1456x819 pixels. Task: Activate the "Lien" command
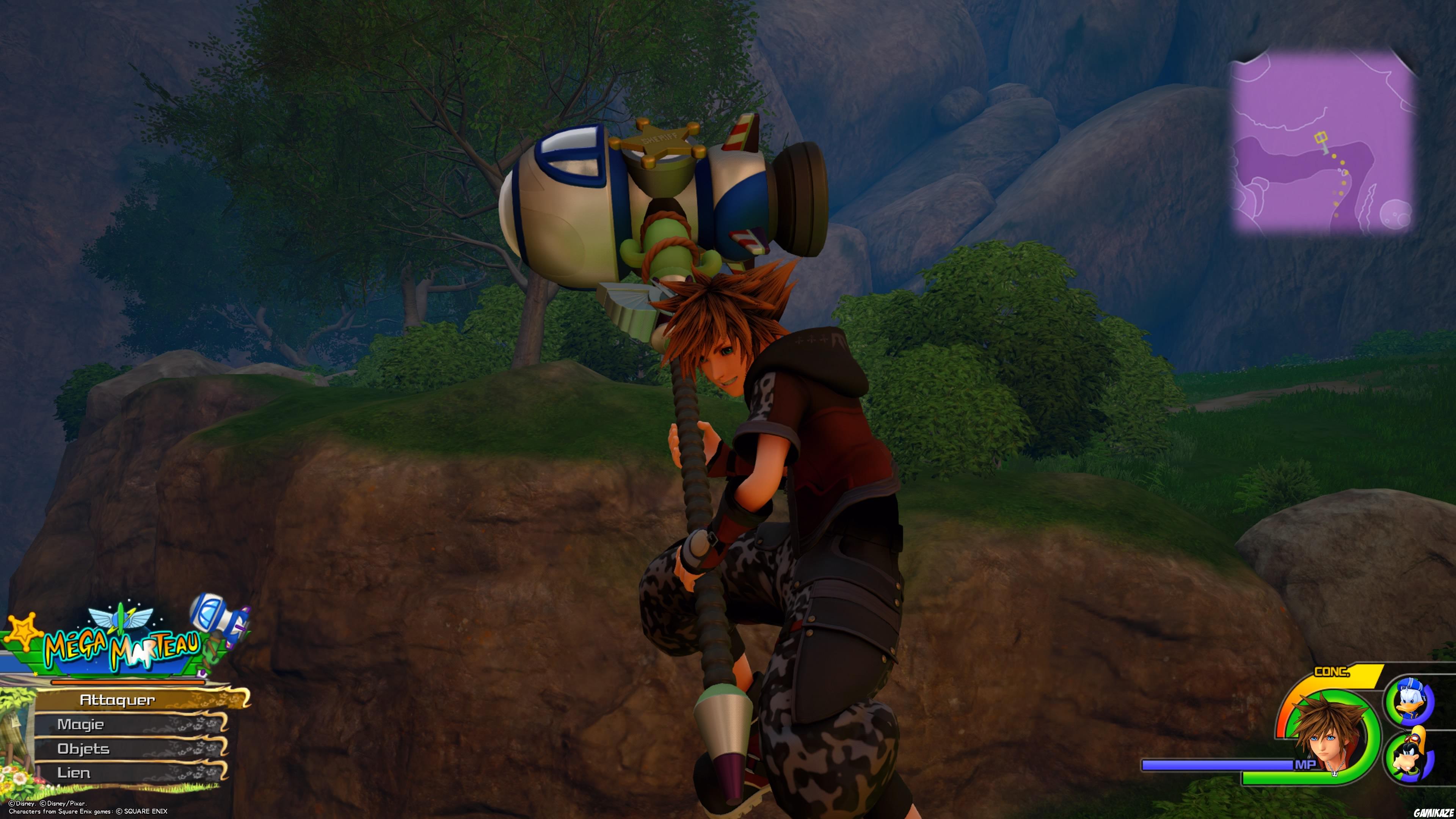(x=75, y=773)
